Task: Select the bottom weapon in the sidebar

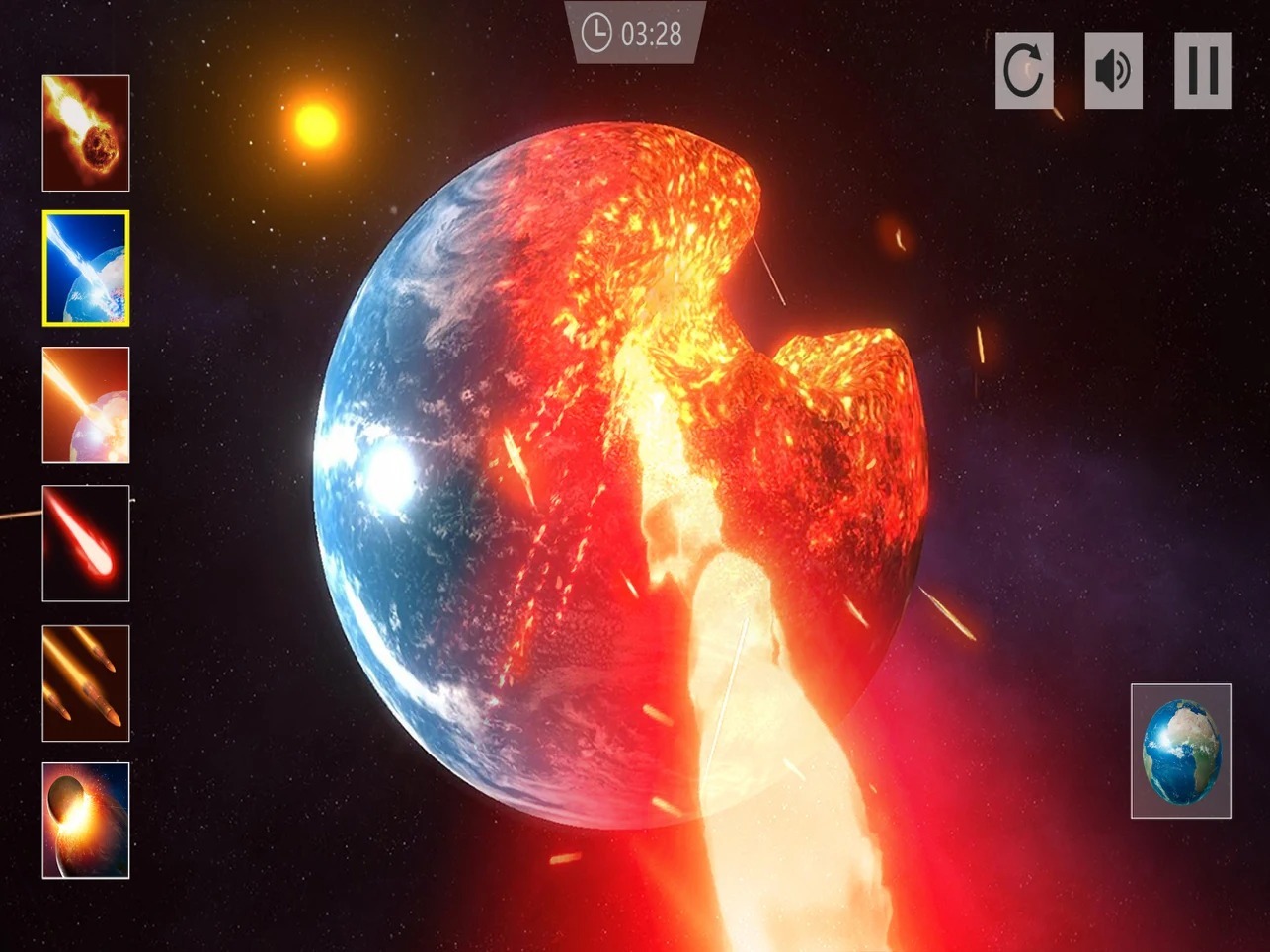Action: click(85, 819)
